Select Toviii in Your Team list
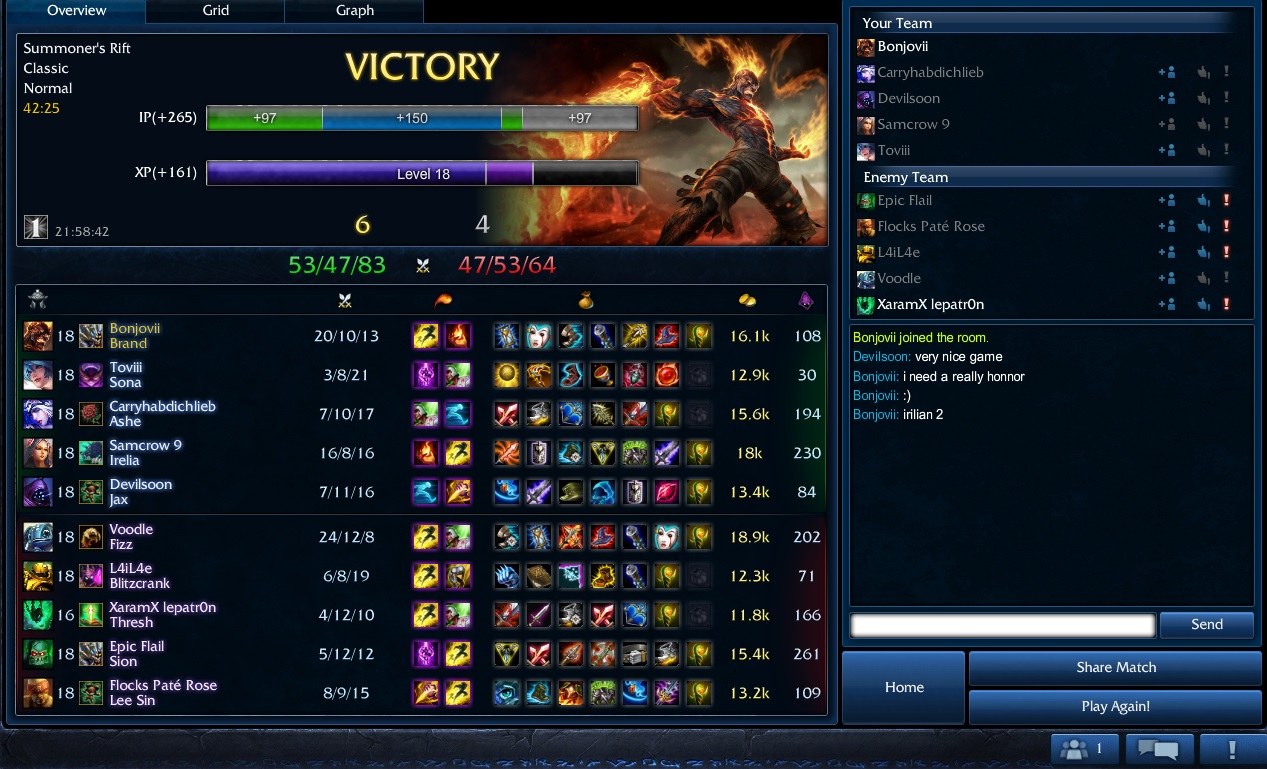 (893, 150)
